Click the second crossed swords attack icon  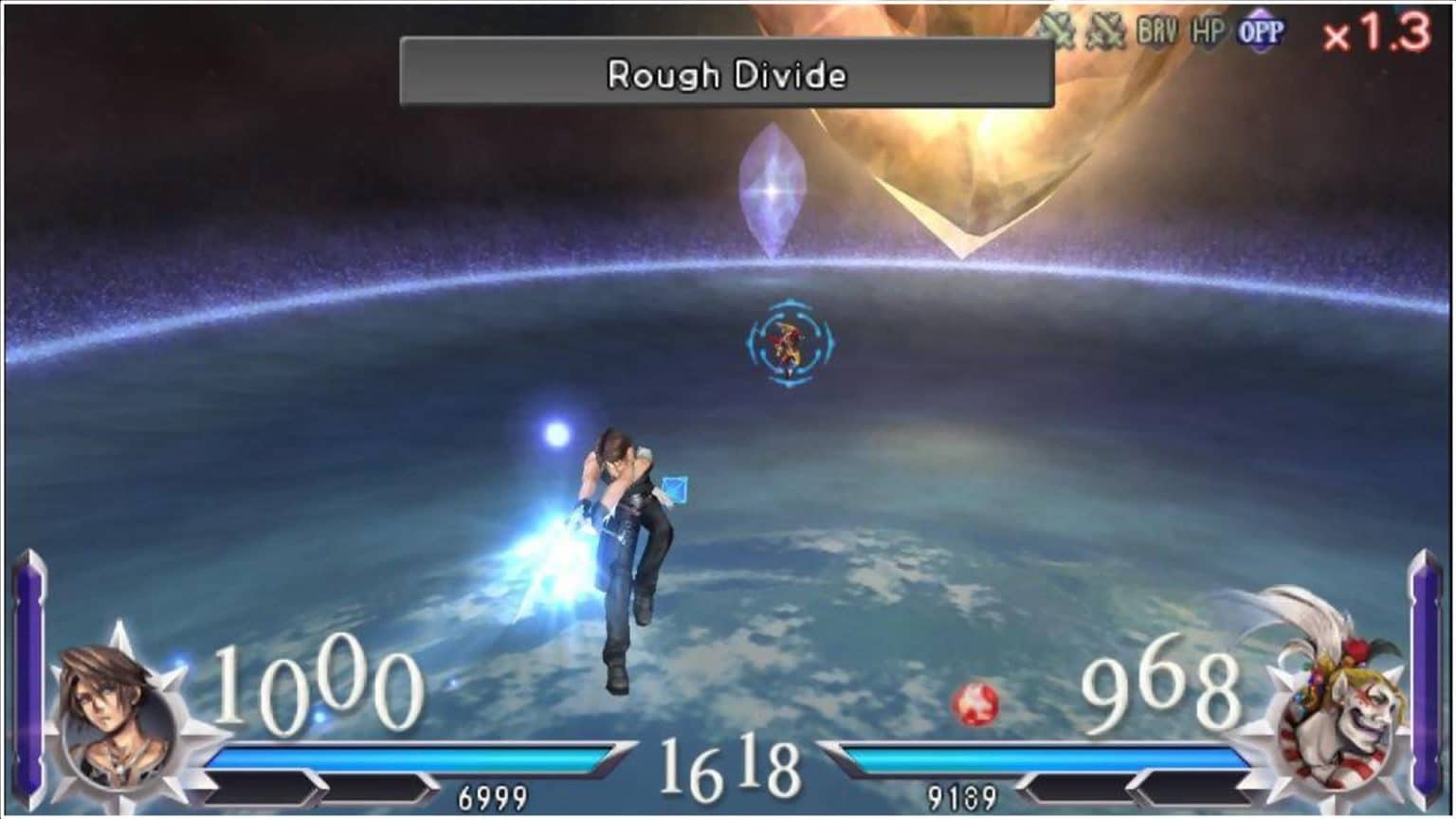coord(1104,28)
